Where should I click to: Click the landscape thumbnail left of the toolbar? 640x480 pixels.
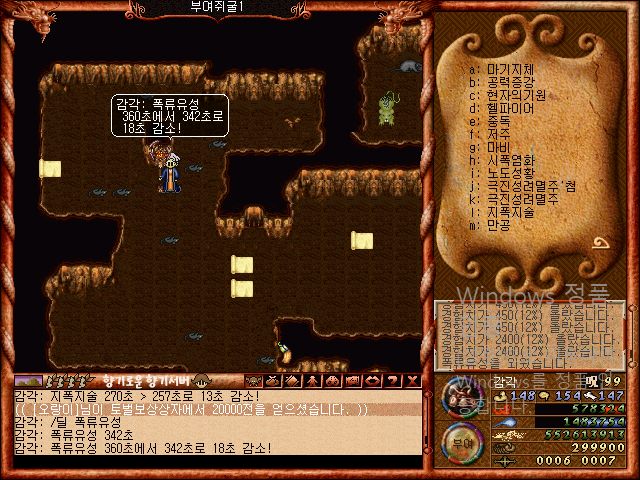point(28,381)
